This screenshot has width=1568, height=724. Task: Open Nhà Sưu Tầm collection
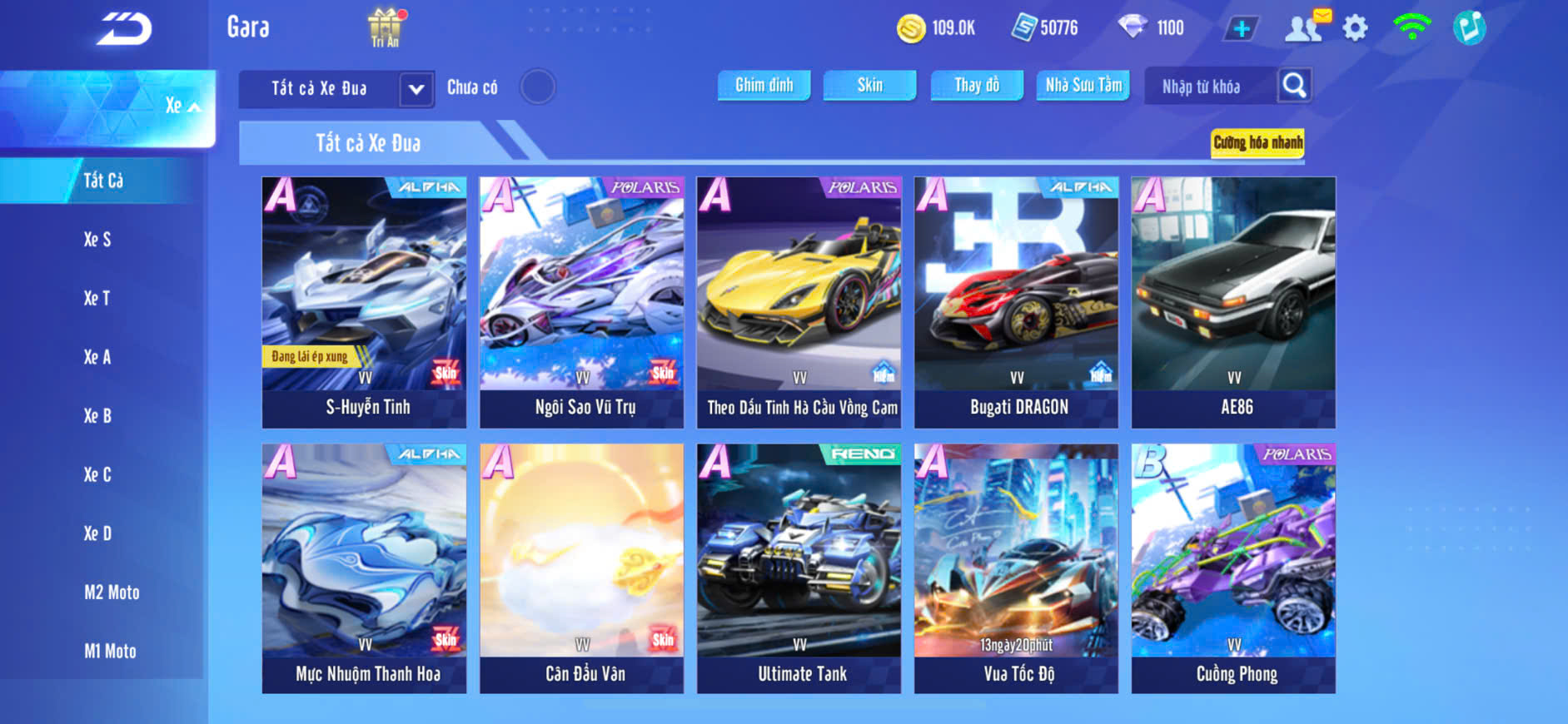1083,86
